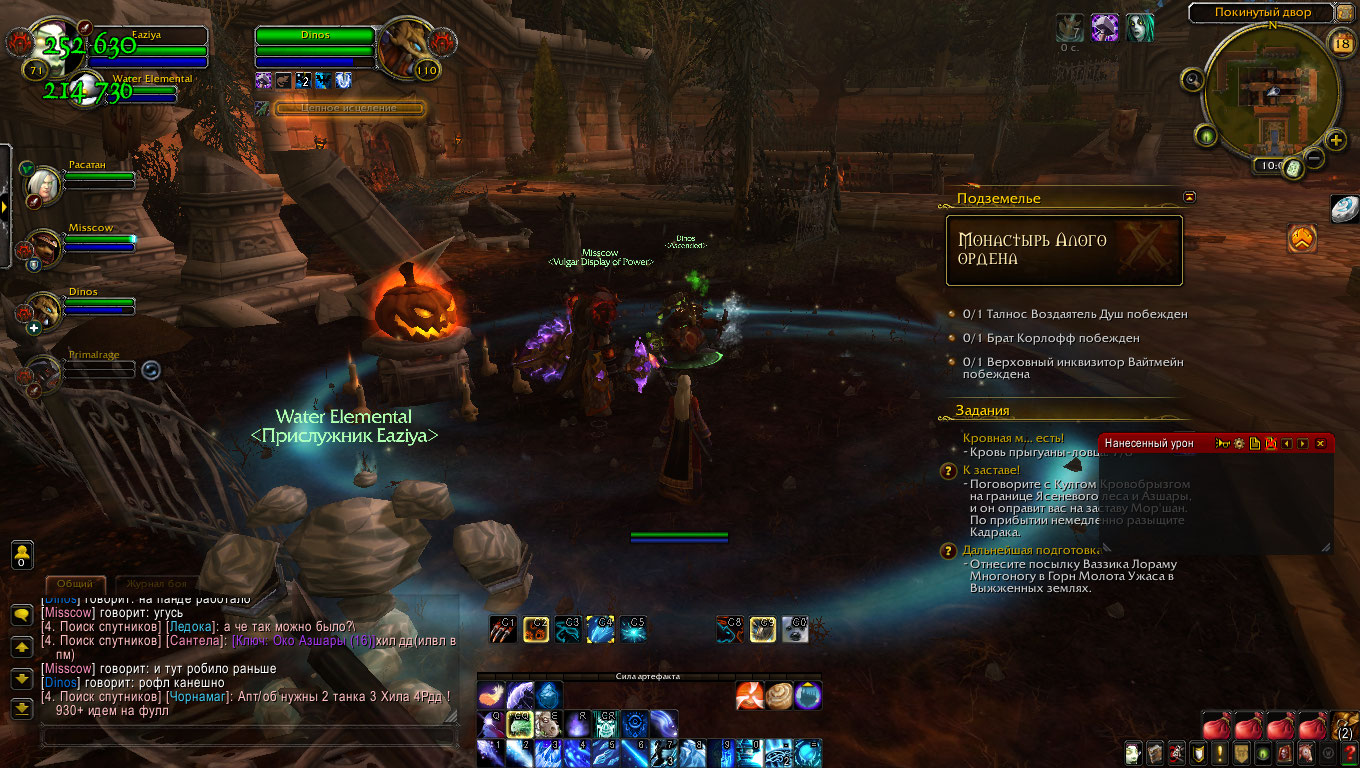
Task: Use the cinnamon roll food item
Action: point(780,694)
